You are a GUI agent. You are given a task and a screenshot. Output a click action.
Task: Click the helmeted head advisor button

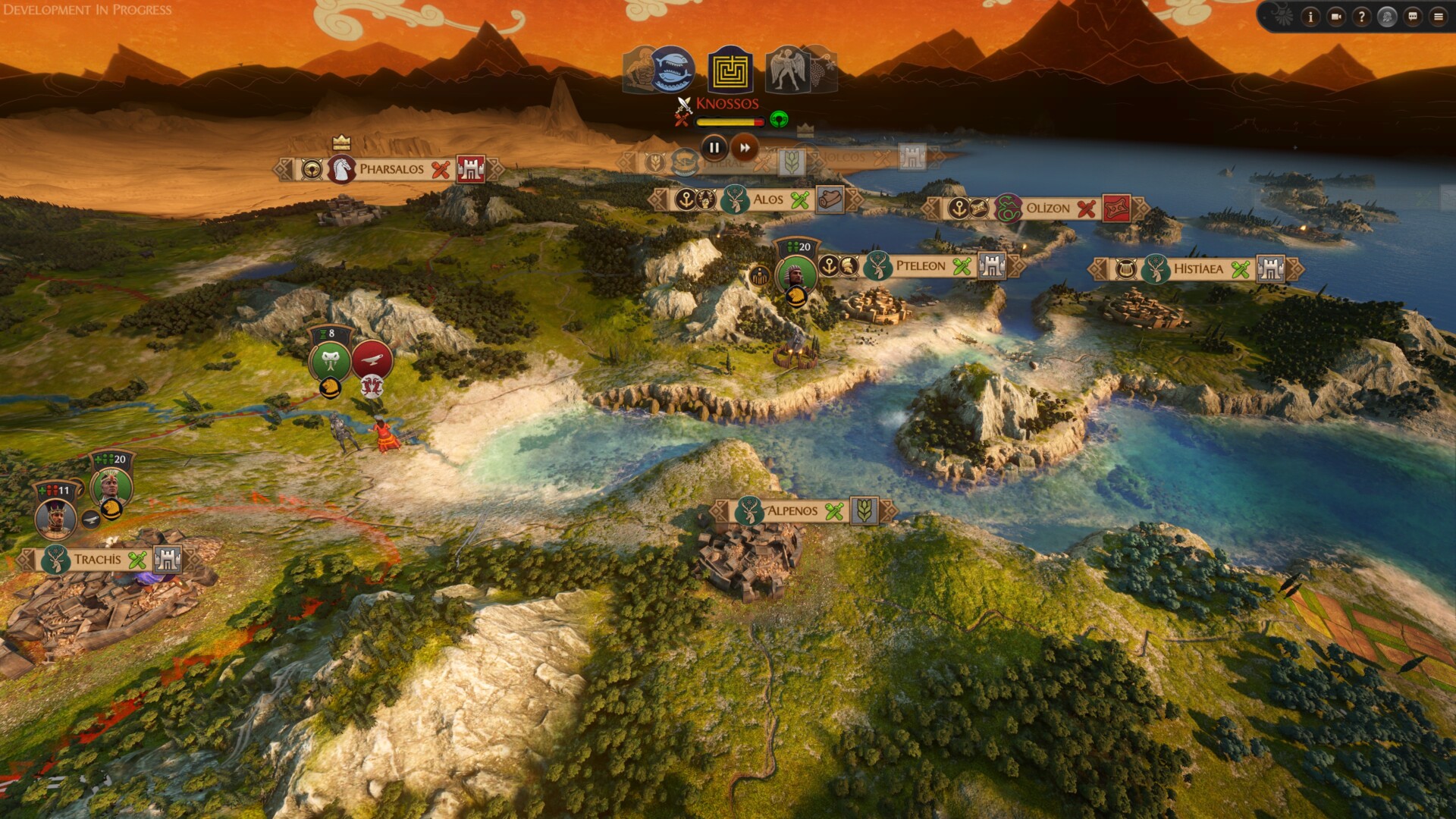pos(1387,17)
